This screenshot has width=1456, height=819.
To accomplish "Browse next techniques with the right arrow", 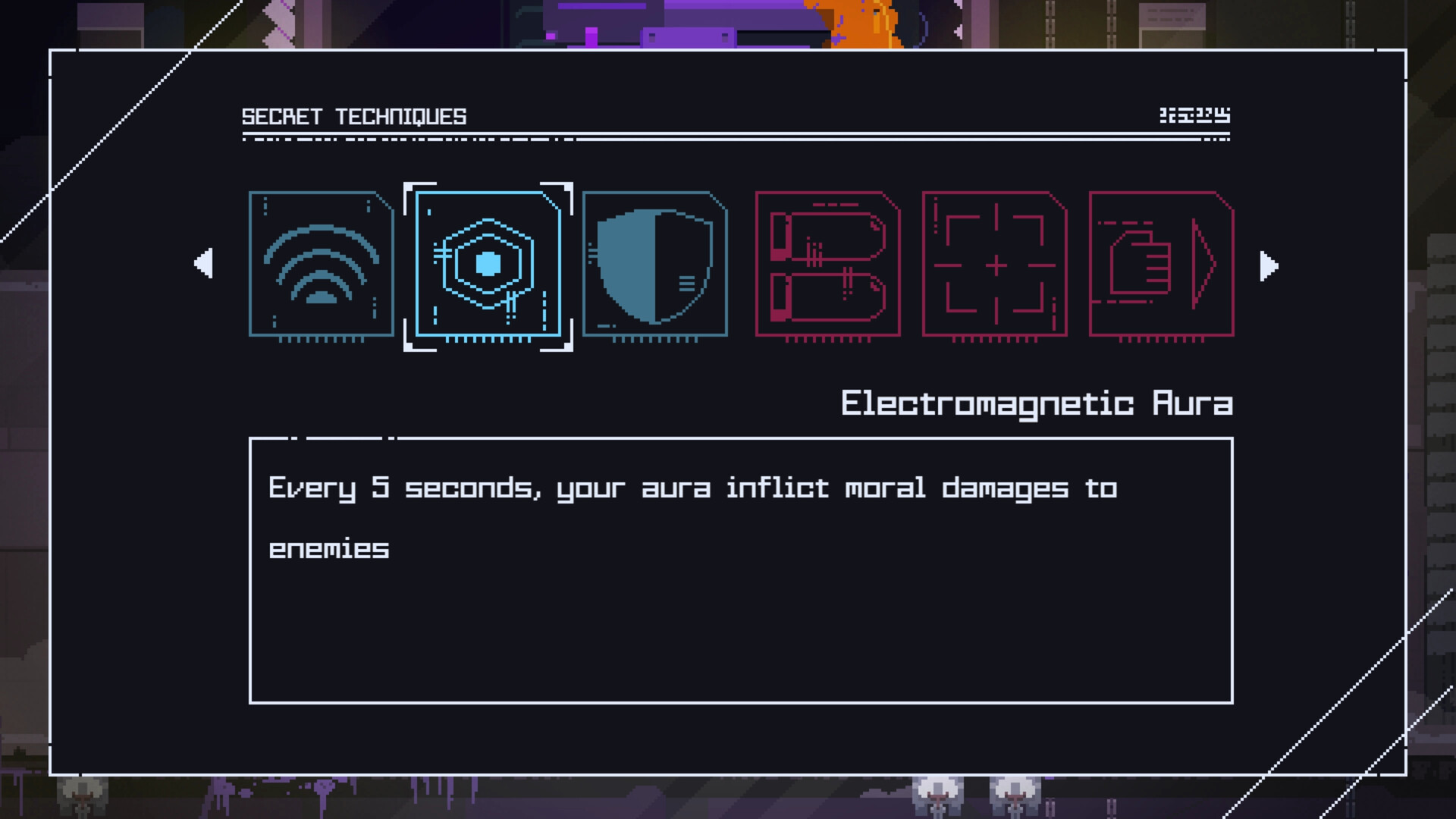I will pos(1267,265).
